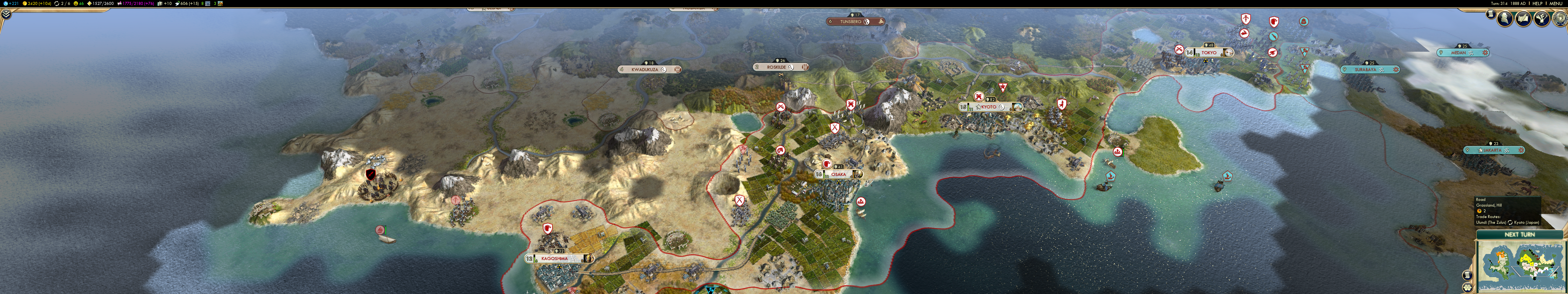Expand the chevron panel button at top-left
The height and width of the screenshot is (294, 1568).
point(5,14)
